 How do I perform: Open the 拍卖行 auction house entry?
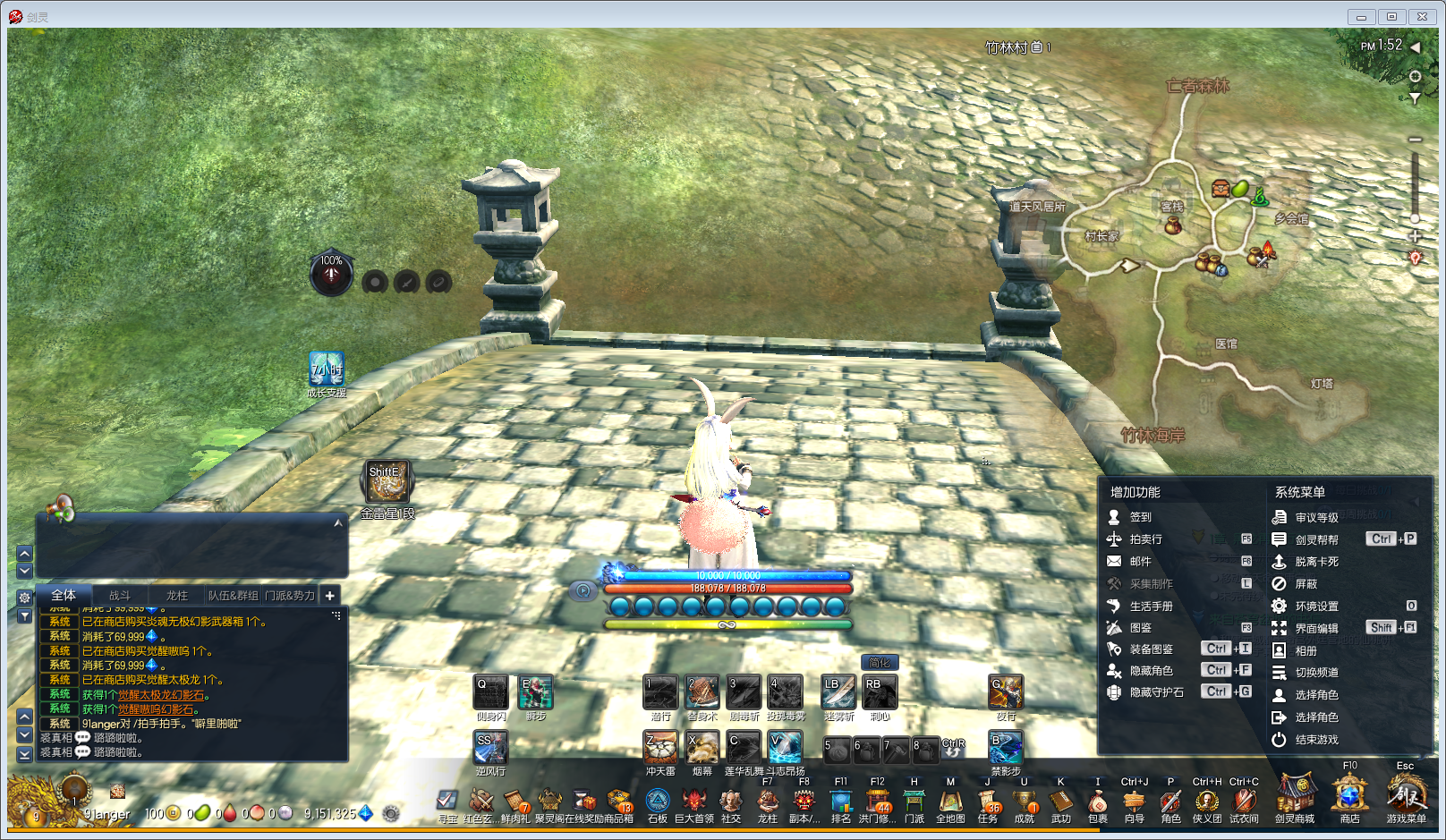tap(1144, 539)
